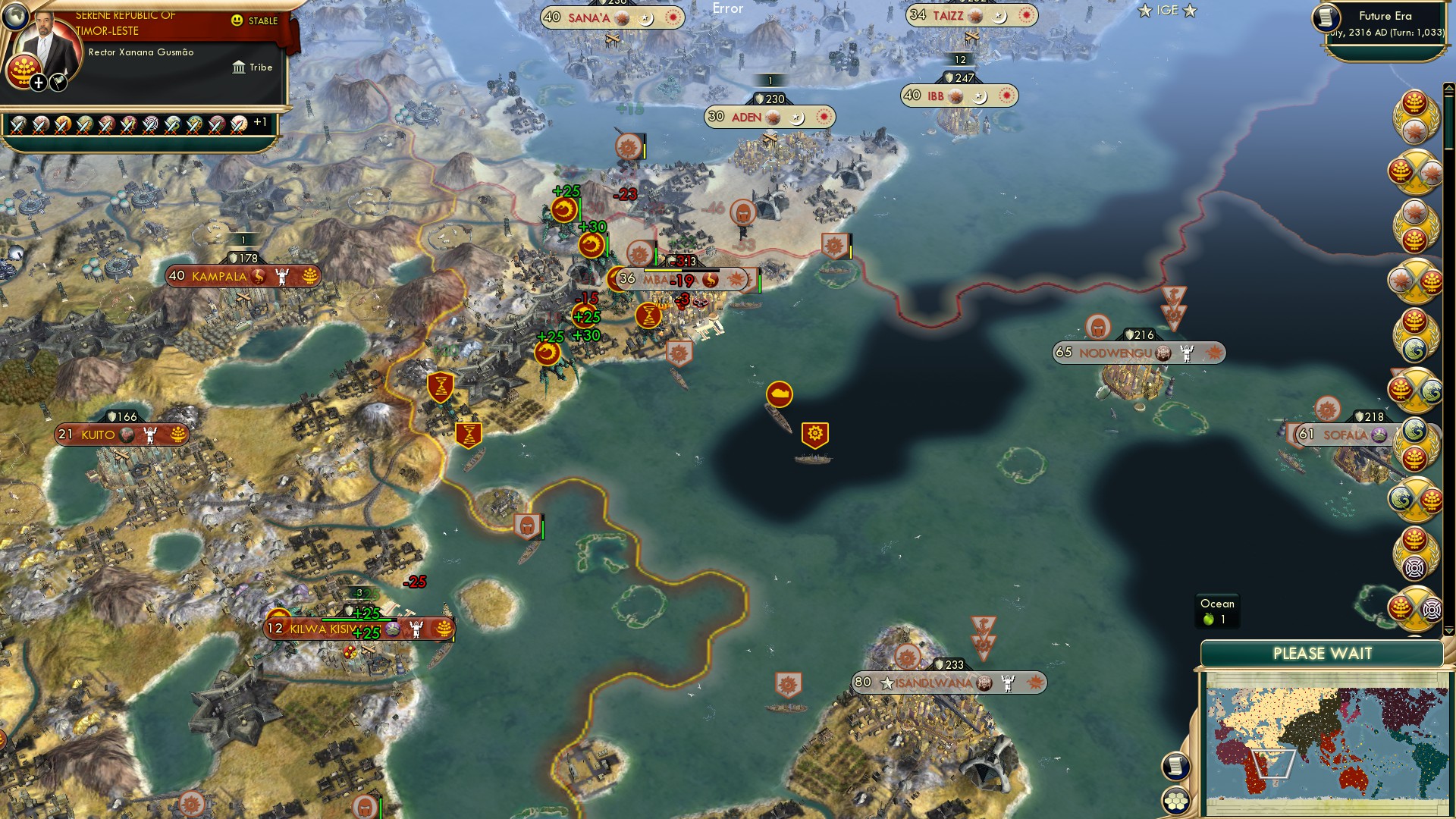Click the first crossed-swords war icon in leader panel

tap(17, 127)
